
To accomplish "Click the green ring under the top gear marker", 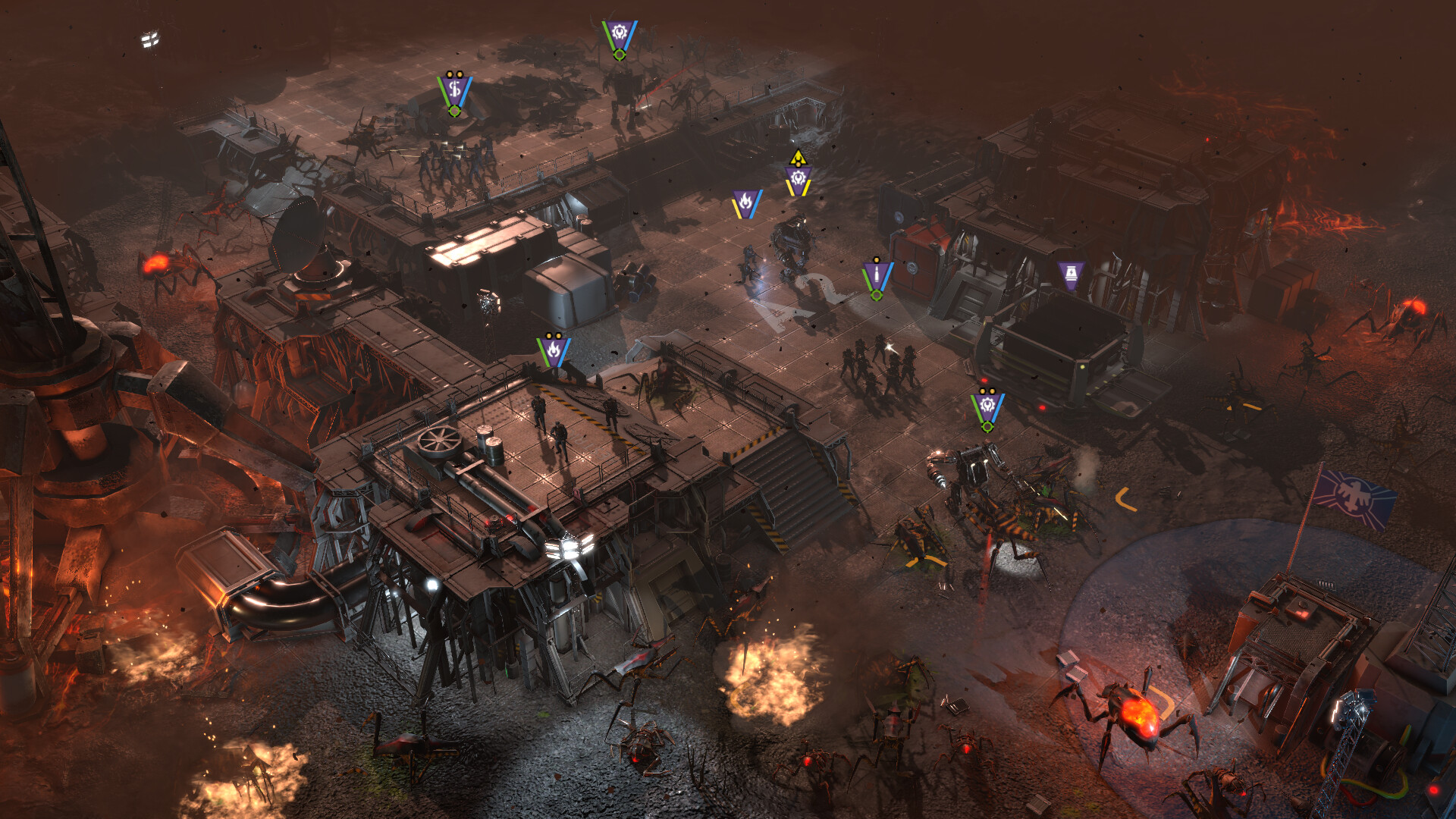I will click(x=620, y=55).
